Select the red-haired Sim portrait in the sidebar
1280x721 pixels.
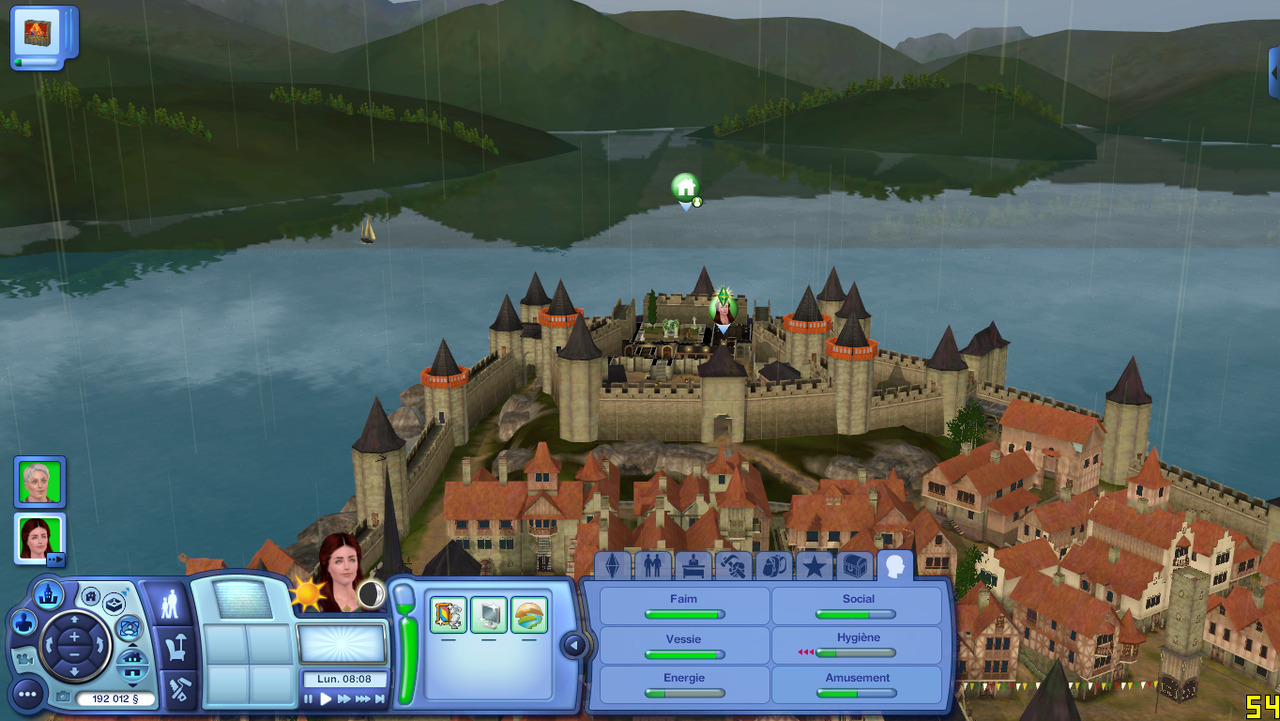(x=40, y=539)
